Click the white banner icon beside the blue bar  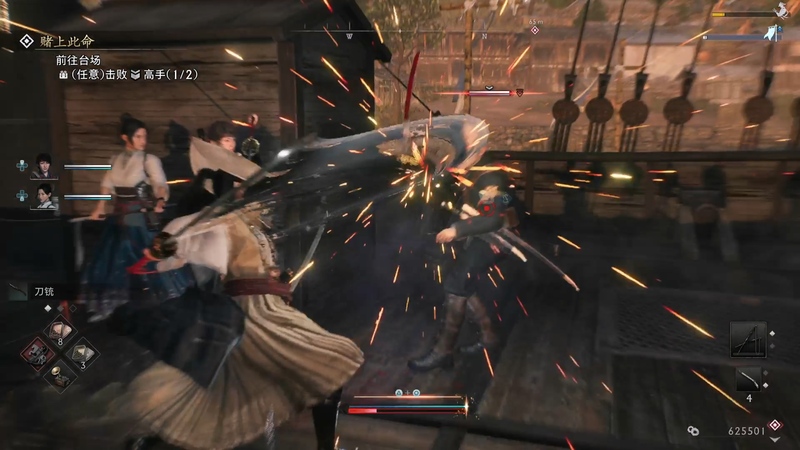(x=772, y=34)
